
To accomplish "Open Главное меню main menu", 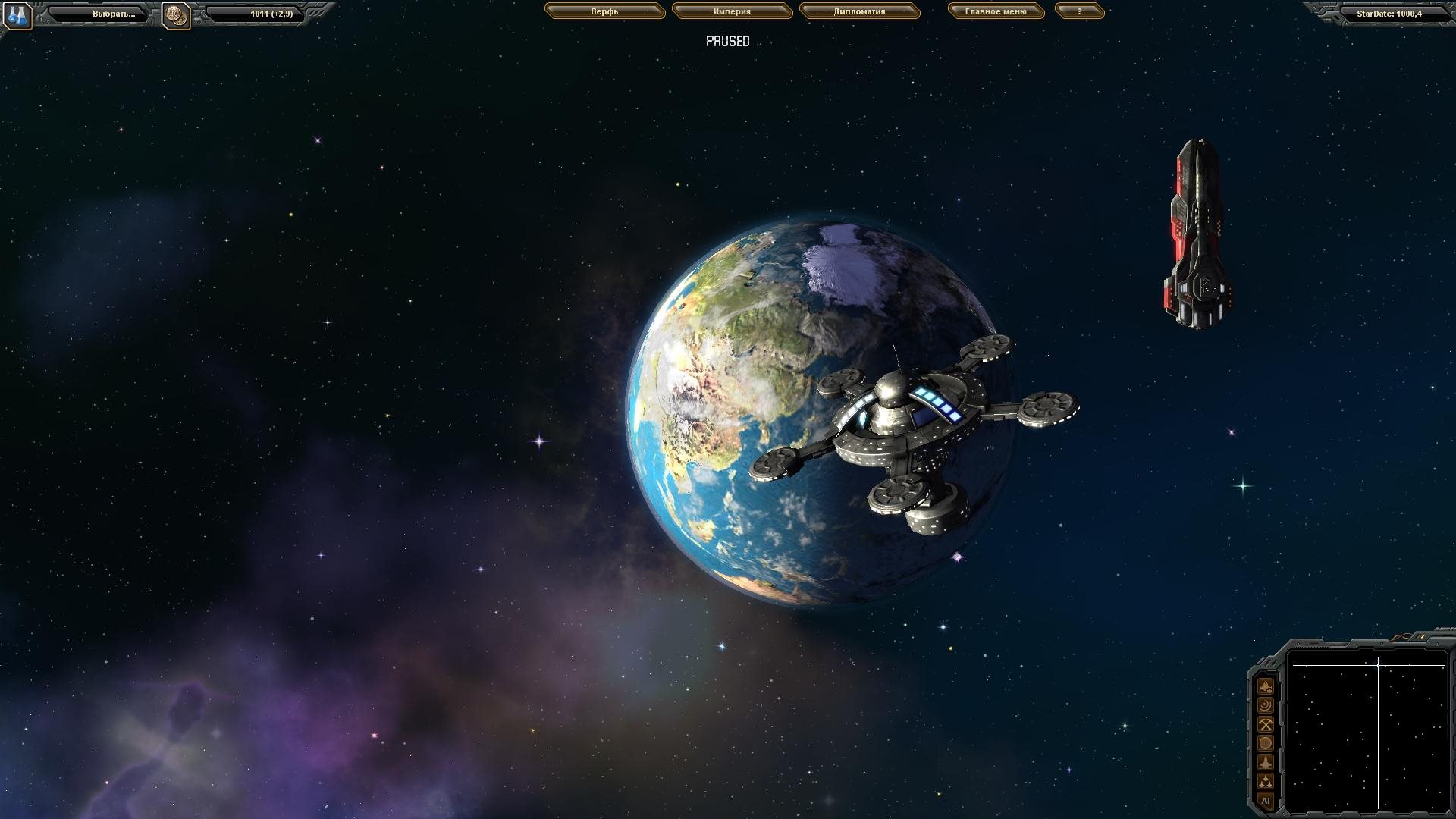I will [996, 12].
